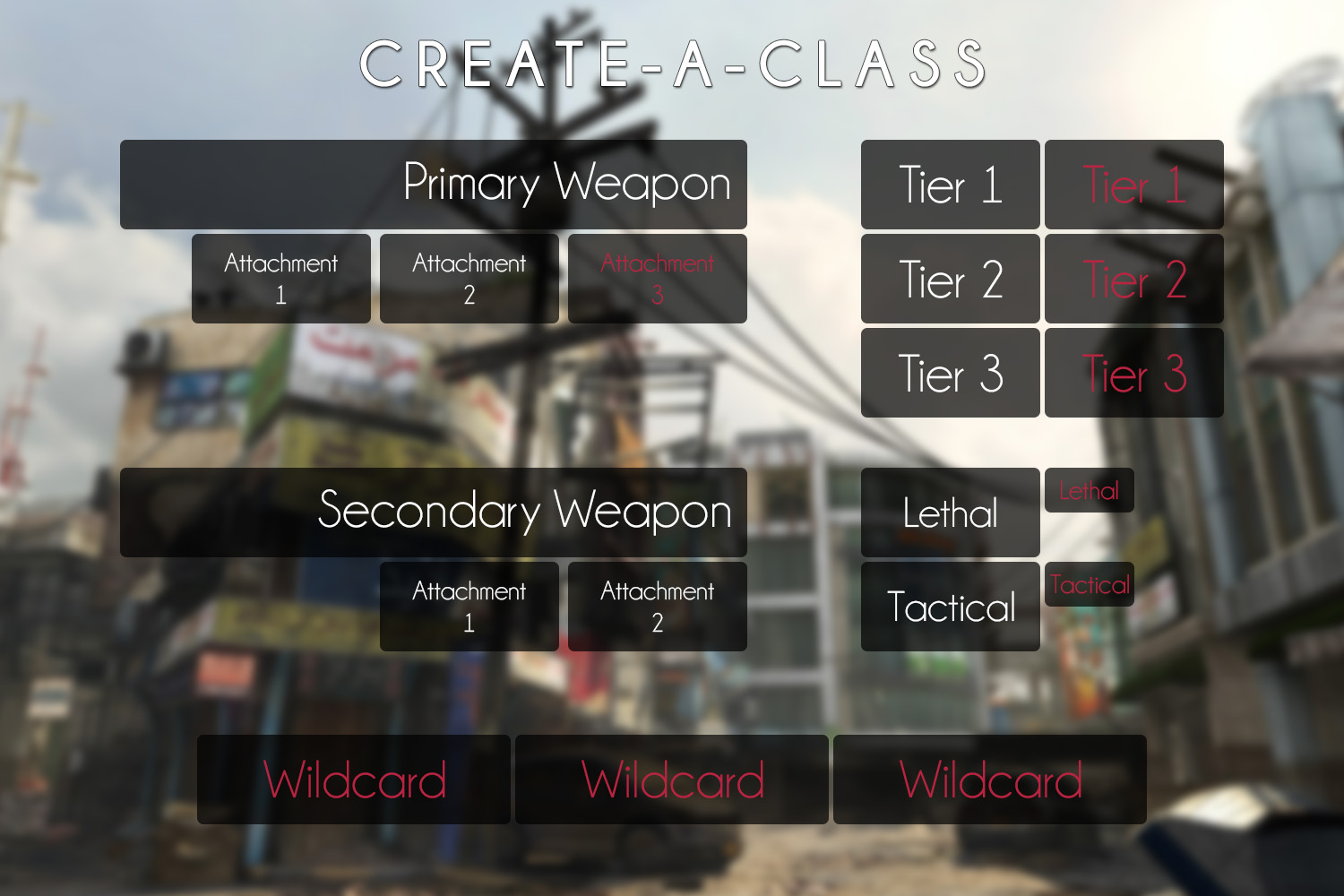Select the red Tier 2 perk slot
Viewport: 1344px width, 896px height.
(x=1134, y=279)
